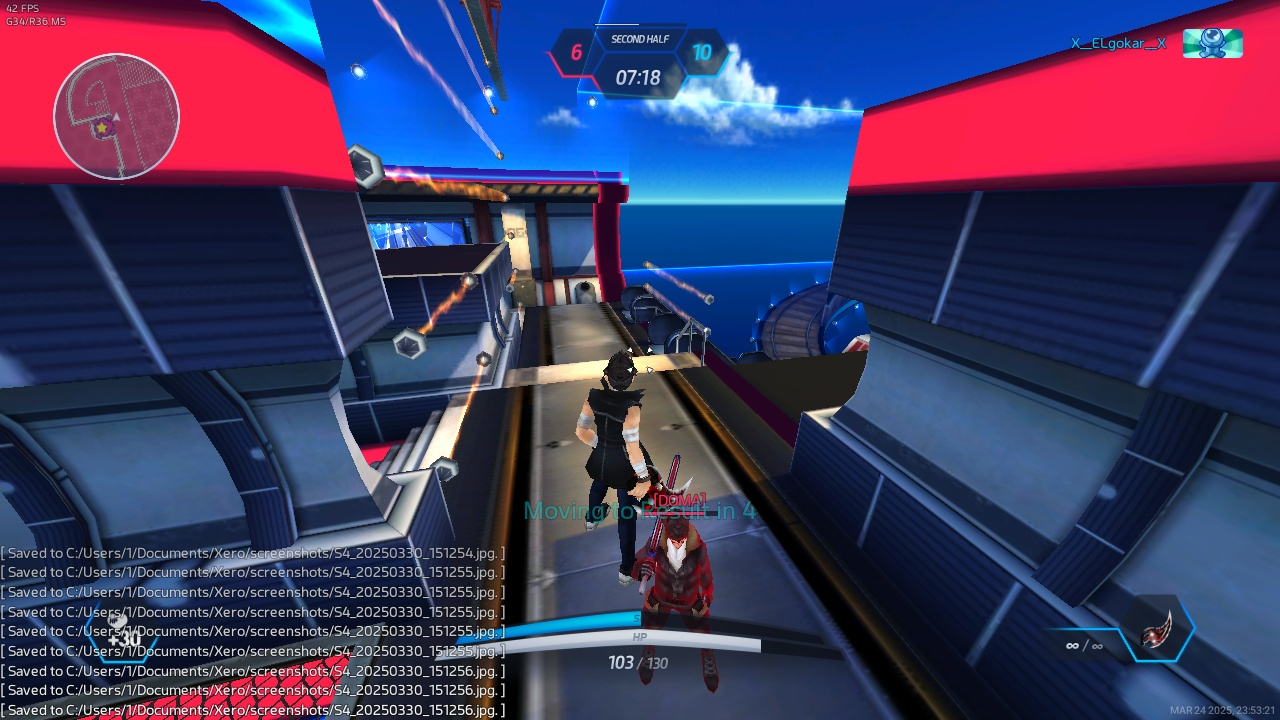The image size is (1280, 720).
Task: Click the circular minimap
Action: tap(116, 116)
